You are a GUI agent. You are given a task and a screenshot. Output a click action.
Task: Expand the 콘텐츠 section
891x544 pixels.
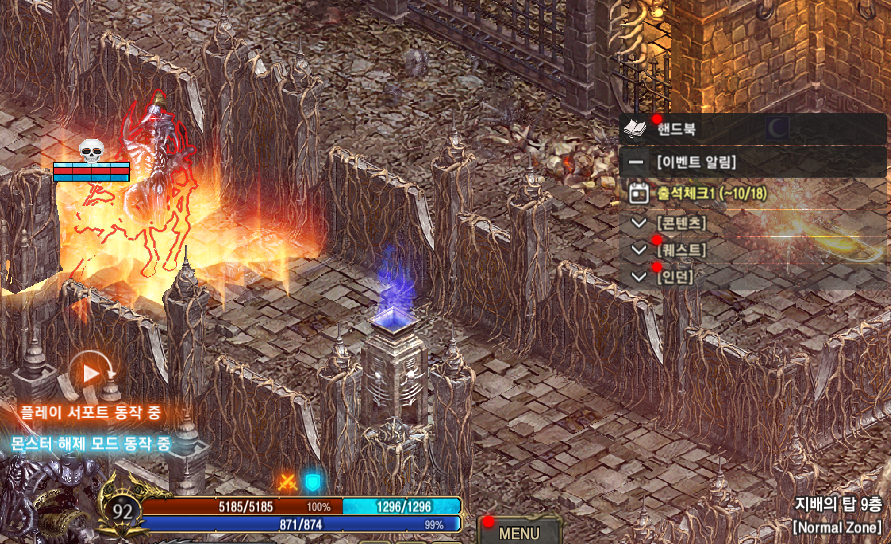point(640,221)
